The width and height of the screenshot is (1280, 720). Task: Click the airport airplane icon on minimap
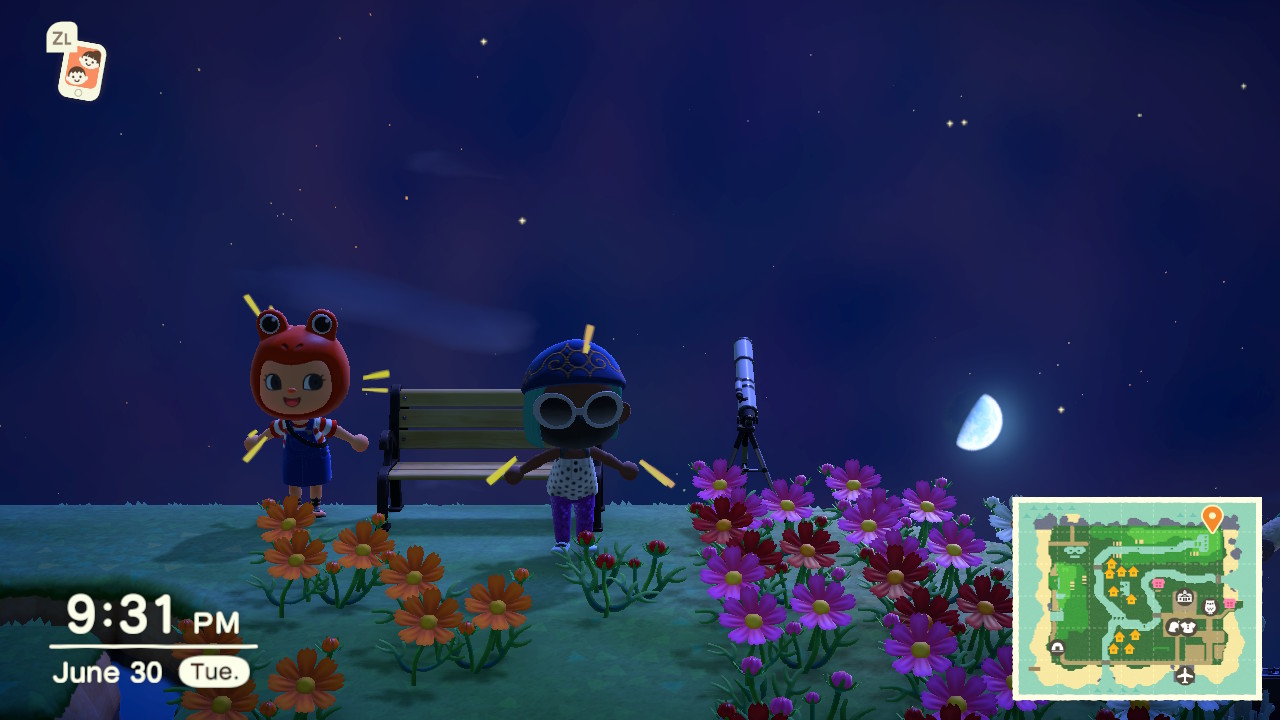(x=1185, y=675)
